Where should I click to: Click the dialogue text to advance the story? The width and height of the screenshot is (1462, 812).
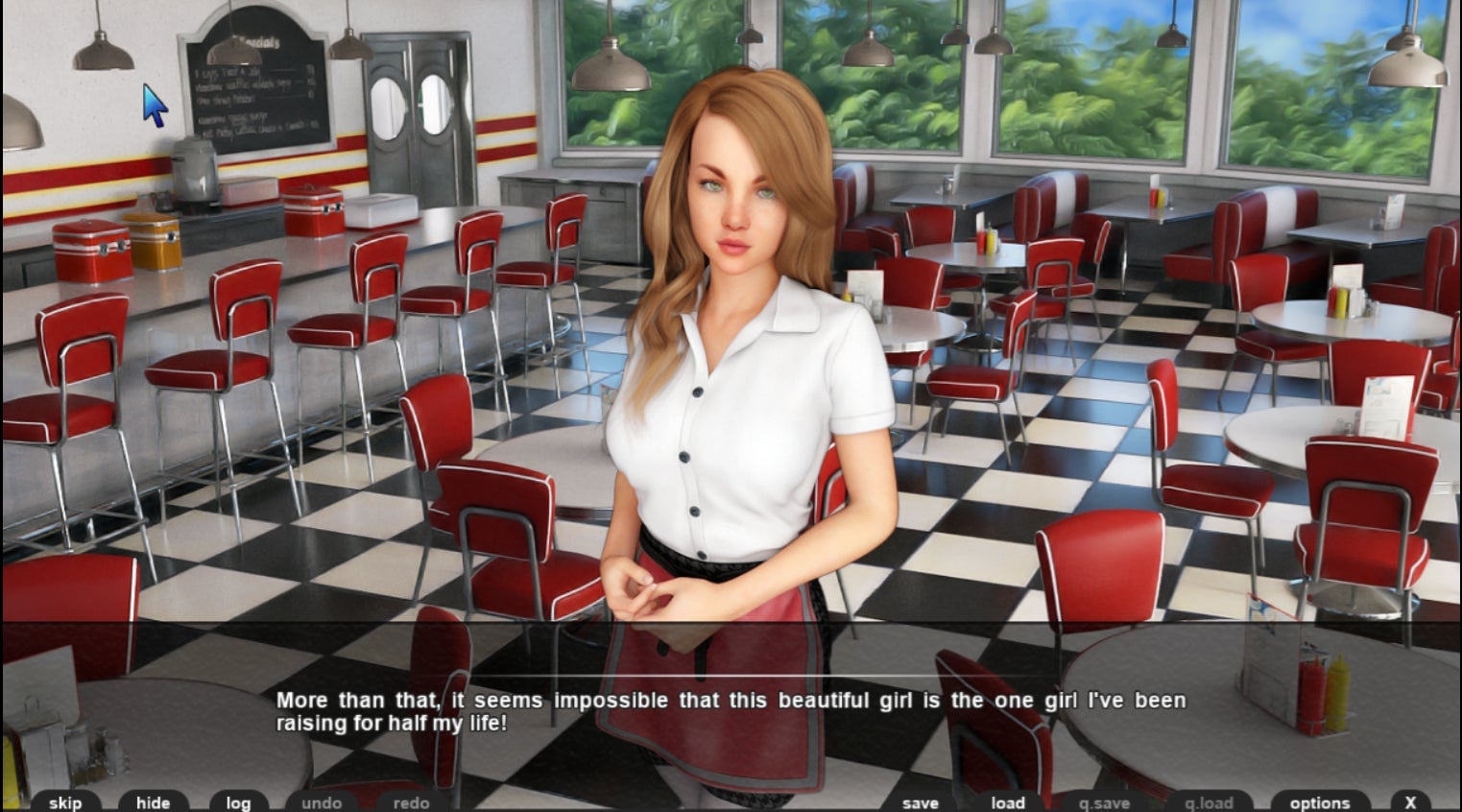click(x=730, y=712)
